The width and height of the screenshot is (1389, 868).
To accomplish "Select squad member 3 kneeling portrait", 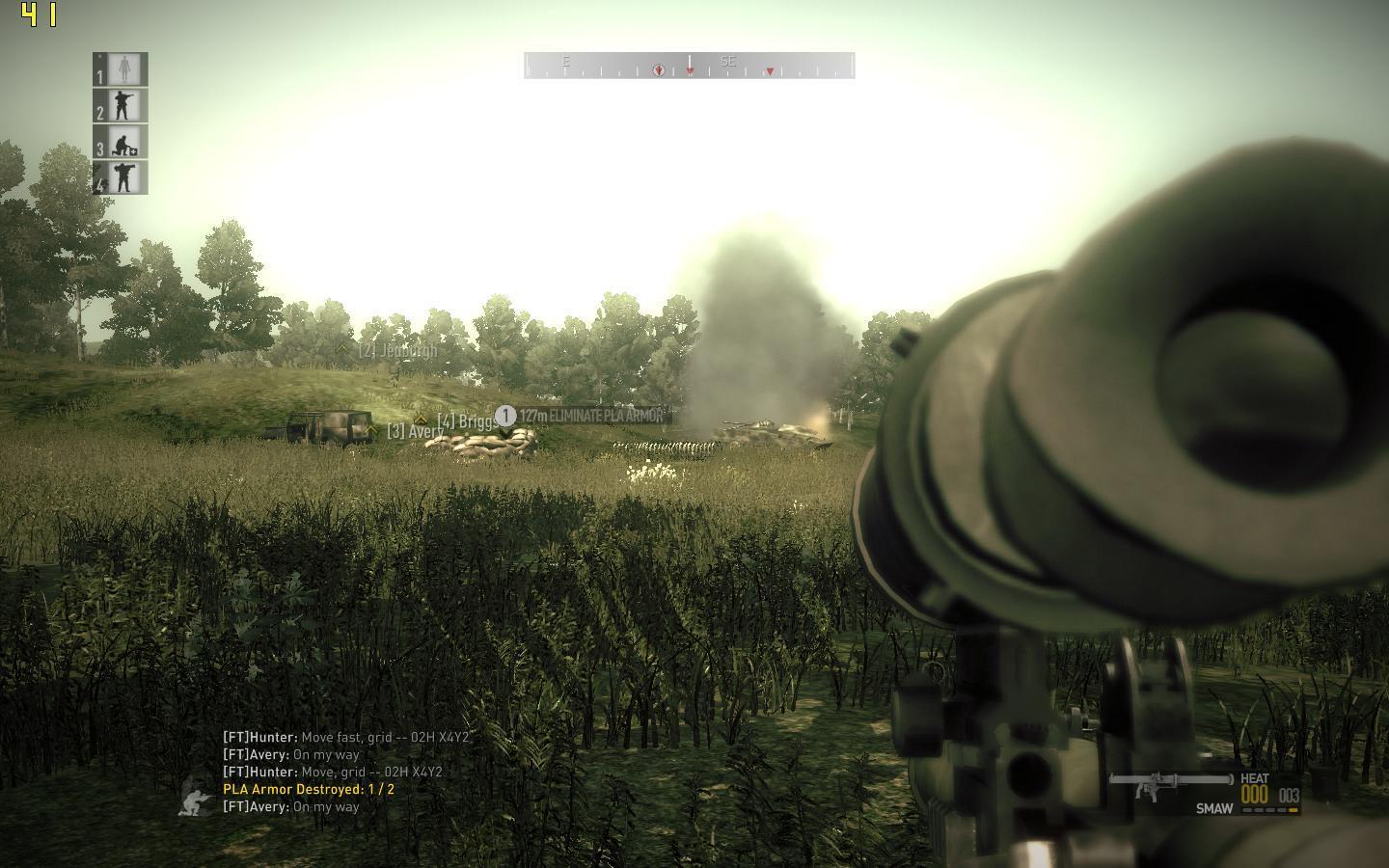I will [x=122, y=142].
